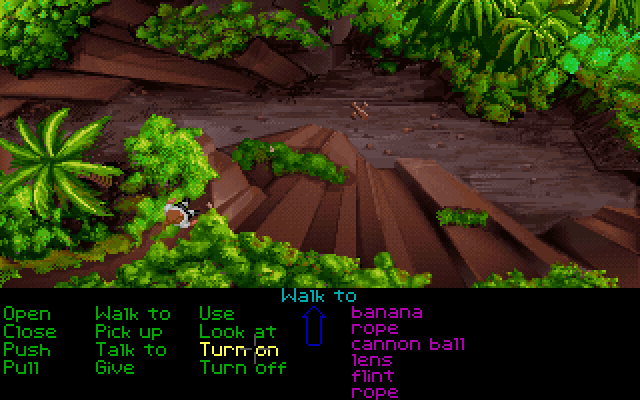Select the Turn off verb
Image resolution: width=640 pixels, height=400 pixels.
tap(243, 368)
